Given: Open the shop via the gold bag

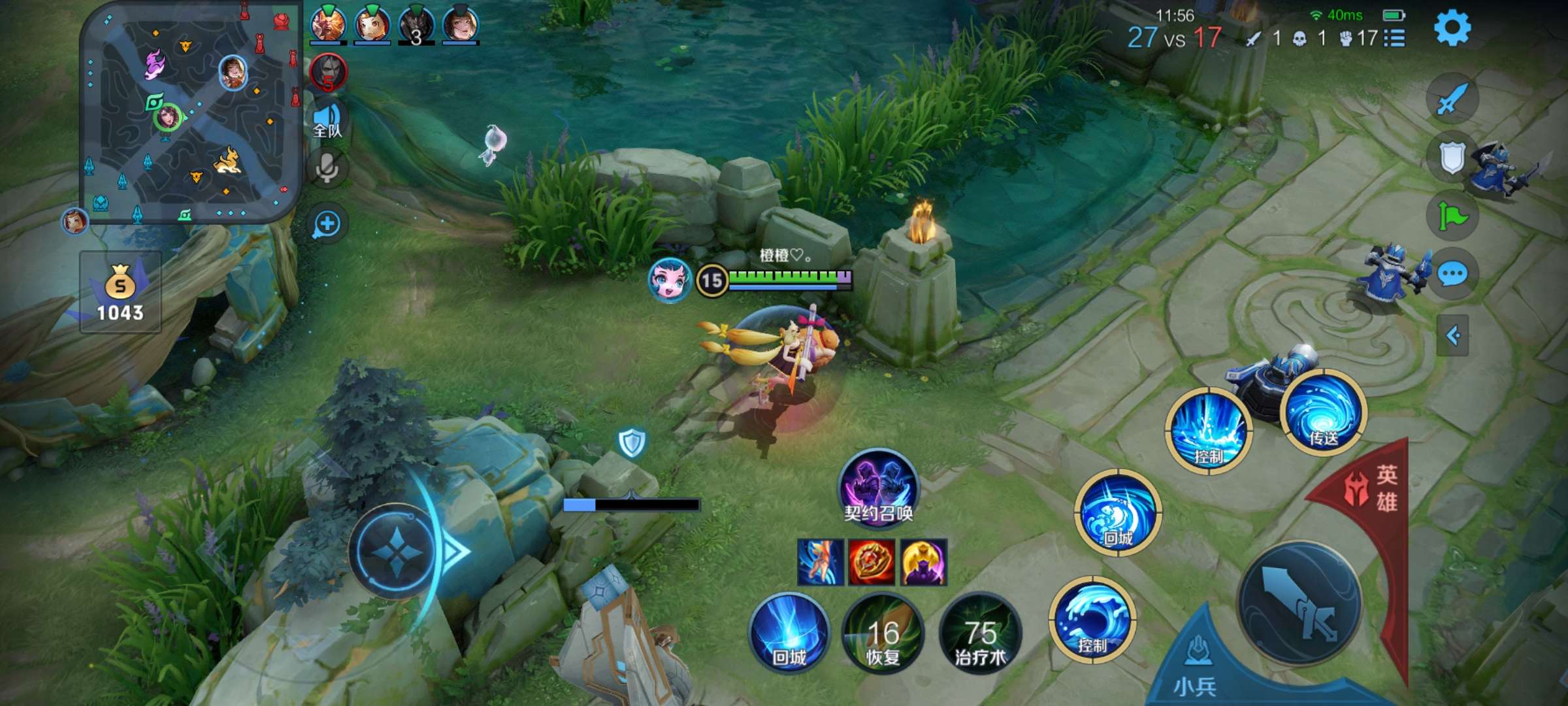Looking at the screenshot, I should [120, 292].
